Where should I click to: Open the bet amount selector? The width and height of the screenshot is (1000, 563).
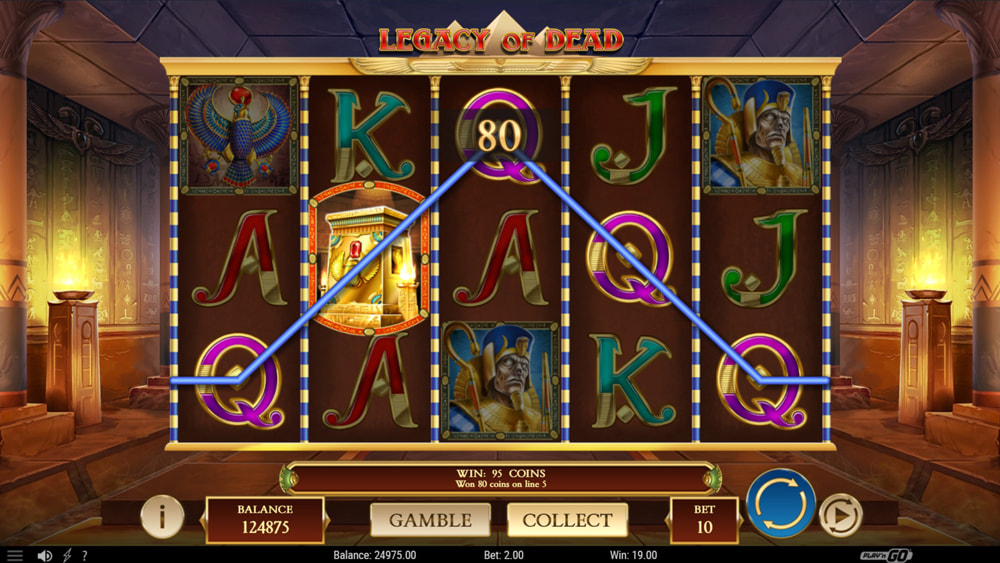tap(704, 520)
